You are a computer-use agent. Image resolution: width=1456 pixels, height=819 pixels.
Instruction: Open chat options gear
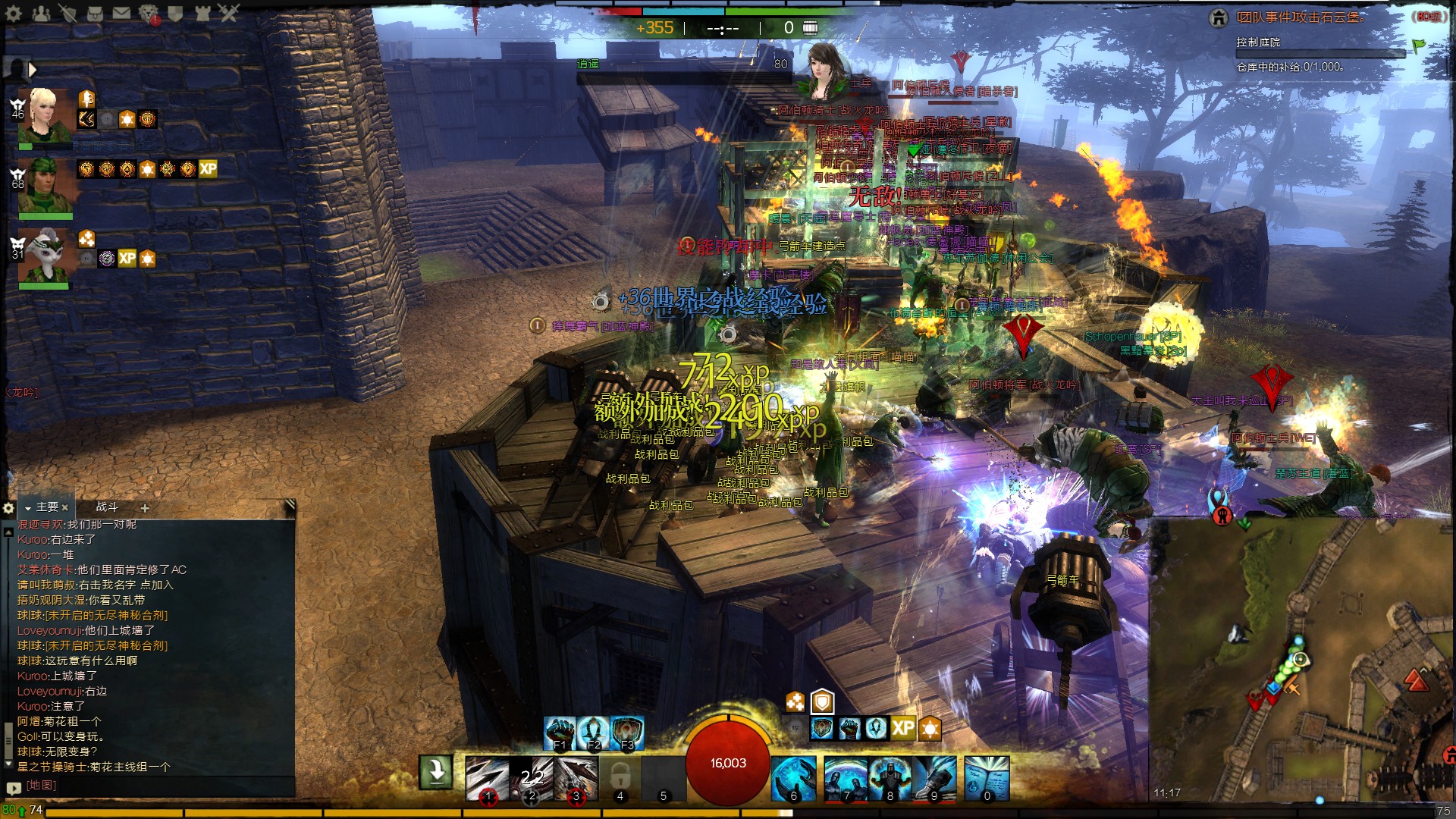click(9, 507)
